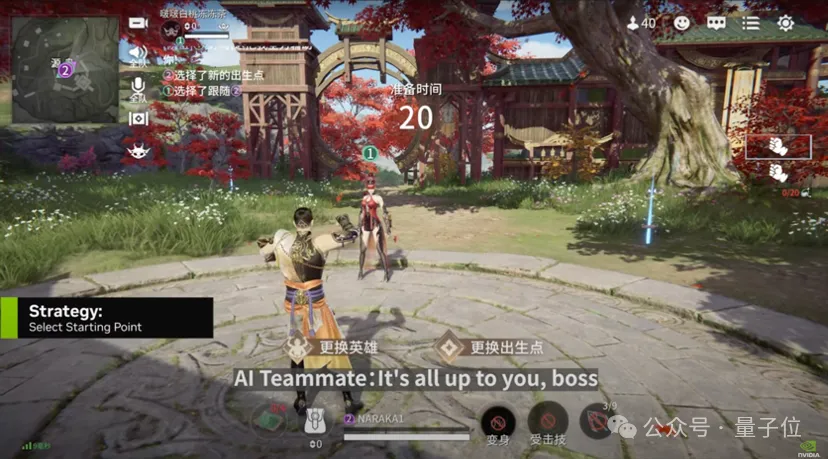
Task: Open the list menu icon
Action: pyautogui.click(x=751, y=22)
